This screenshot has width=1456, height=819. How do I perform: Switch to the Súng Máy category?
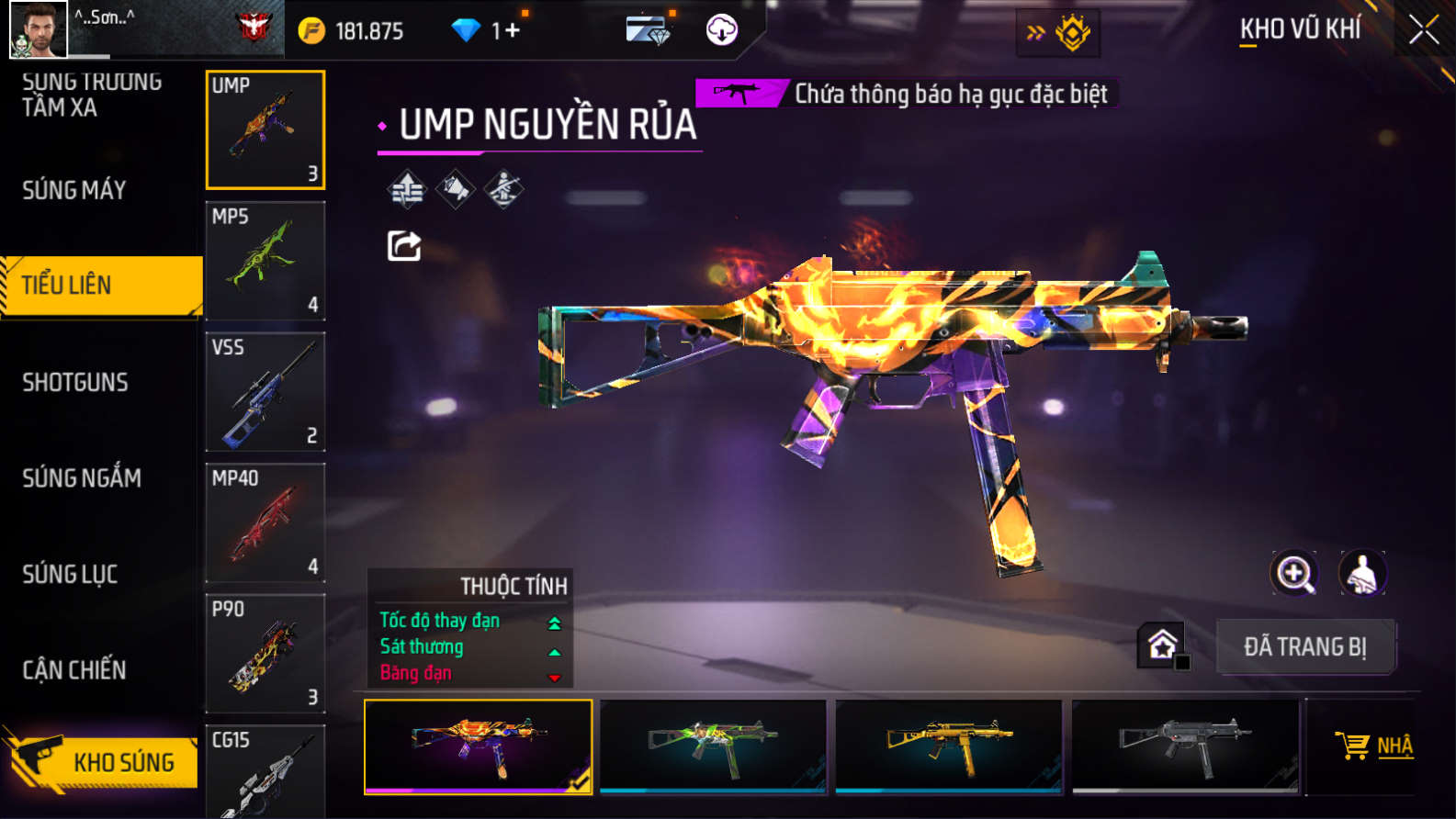point(74,190)
